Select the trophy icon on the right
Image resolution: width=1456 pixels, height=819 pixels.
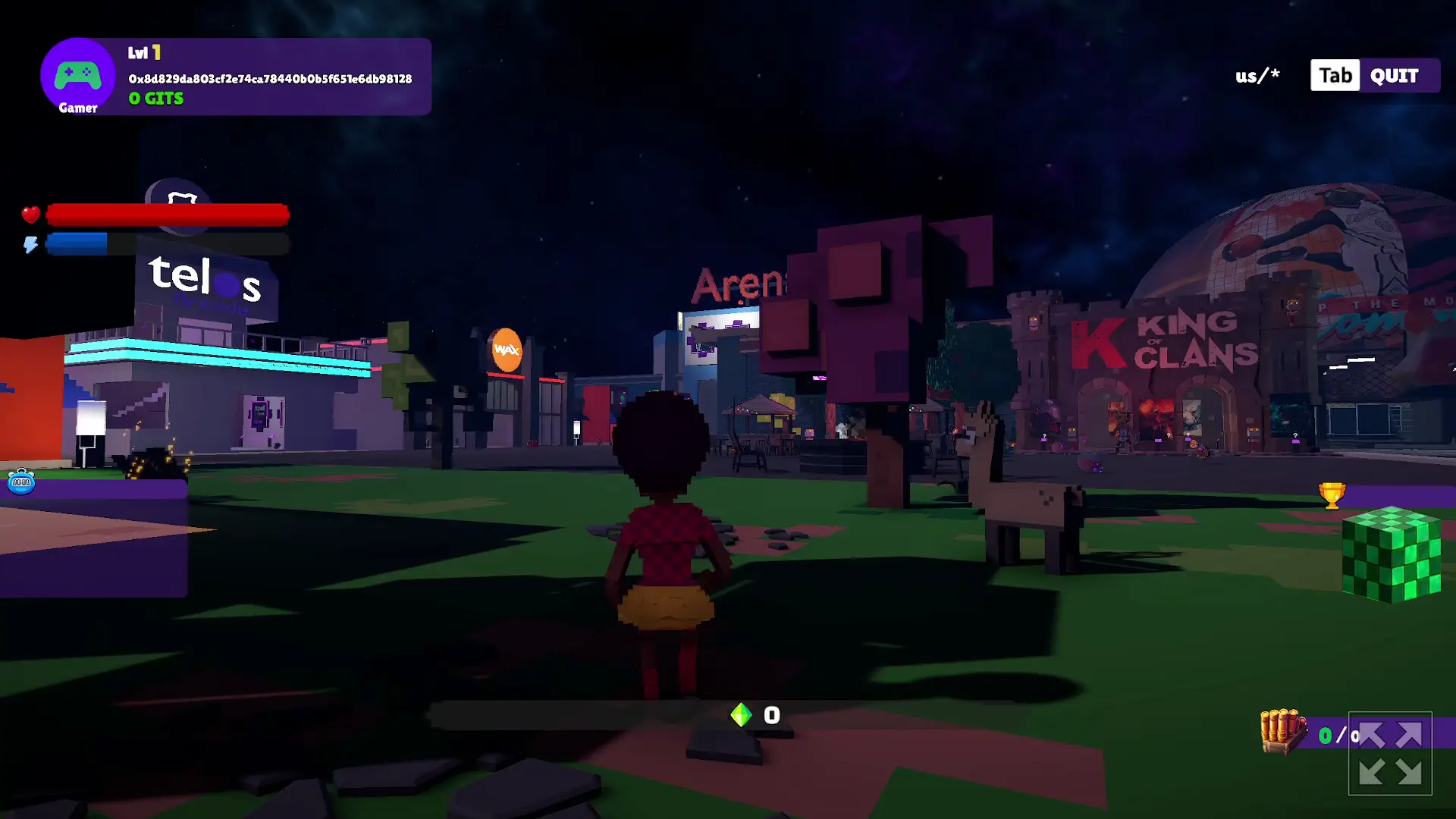point(1333,495)
